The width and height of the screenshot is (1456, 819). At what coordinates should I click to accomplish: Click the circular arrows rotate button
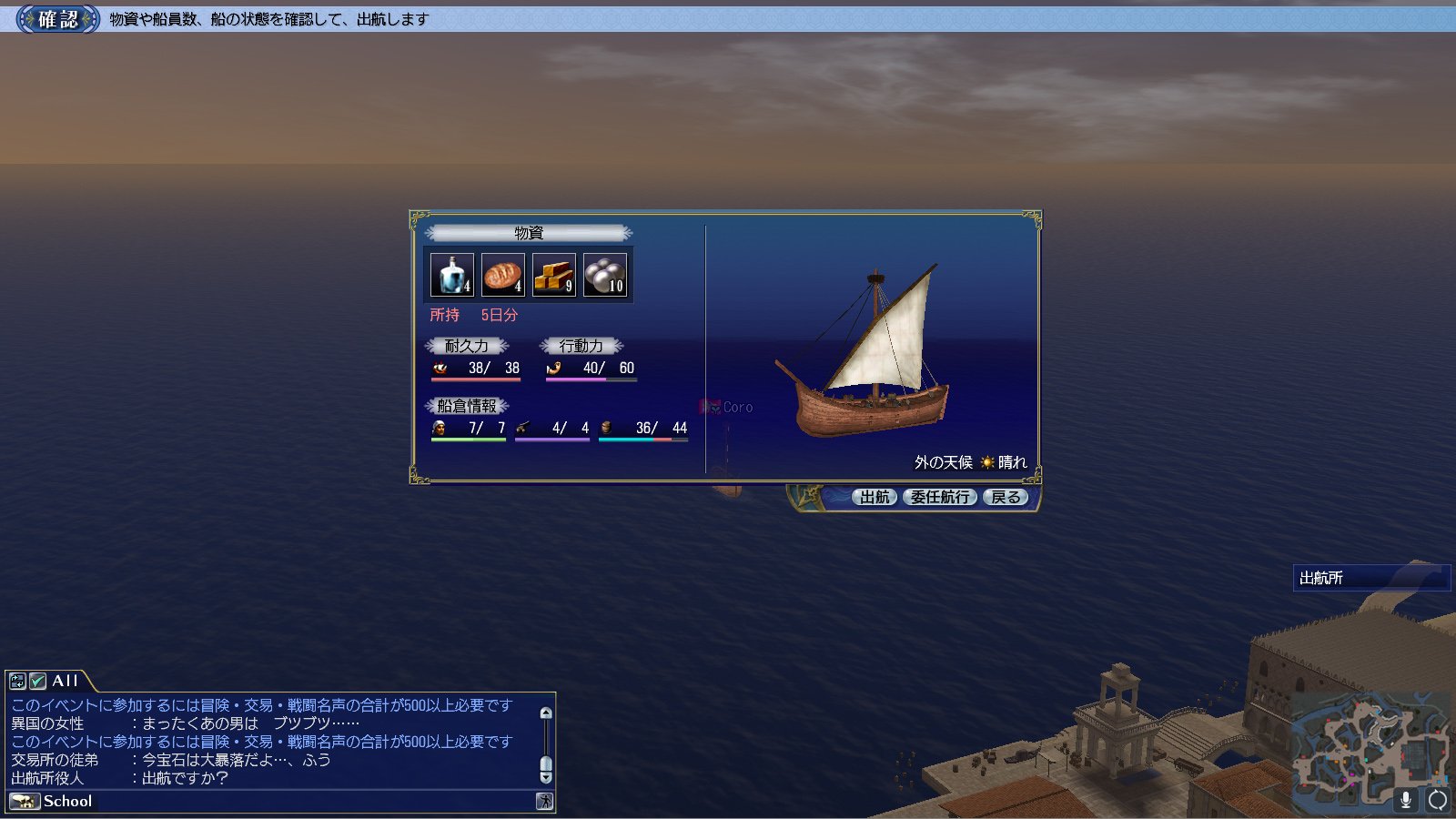coord(1437,800)
